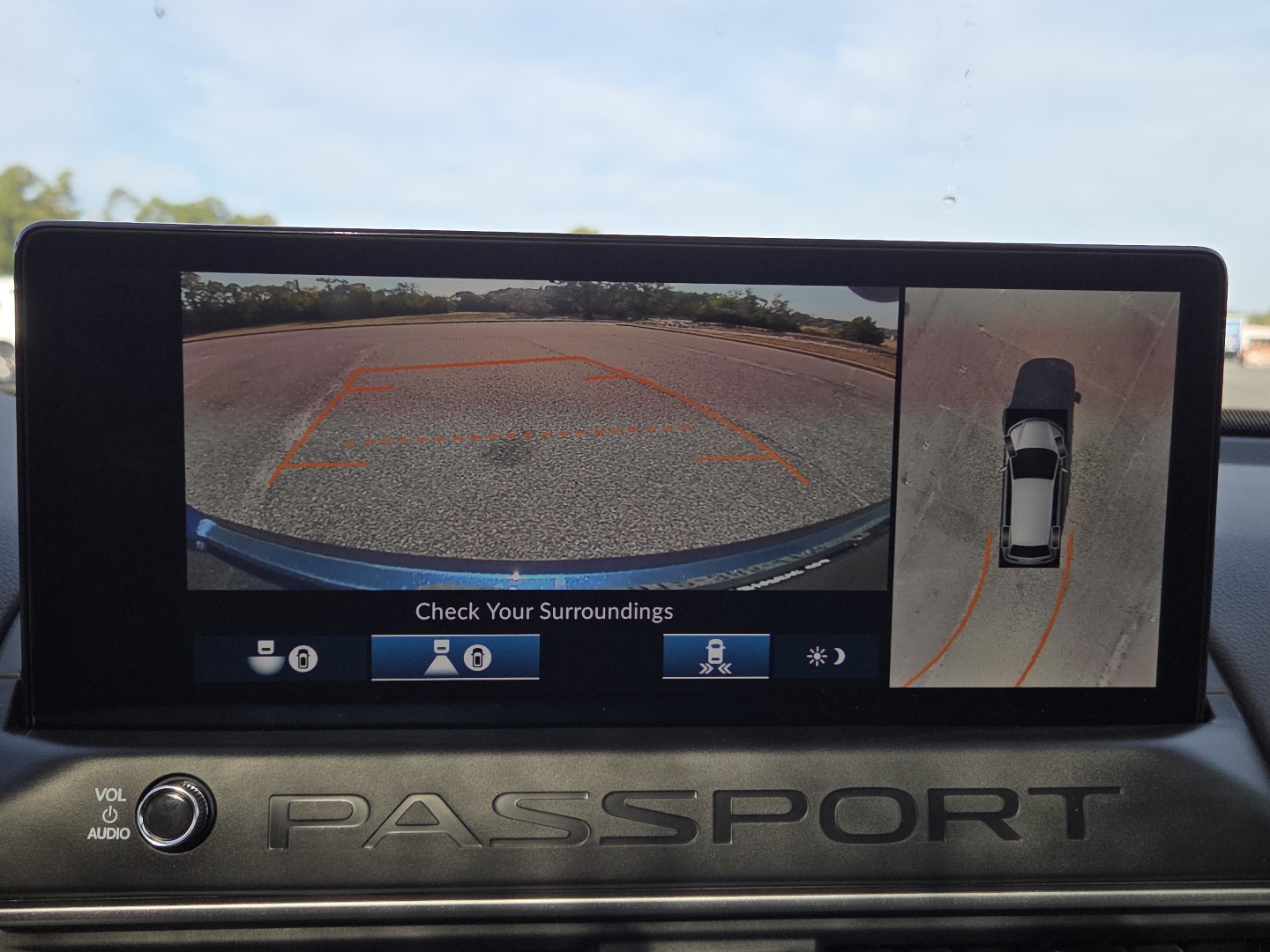Disable the active normal rear view mode
The height and width of the screenshot is (952, 1270).
coord(454,658)
